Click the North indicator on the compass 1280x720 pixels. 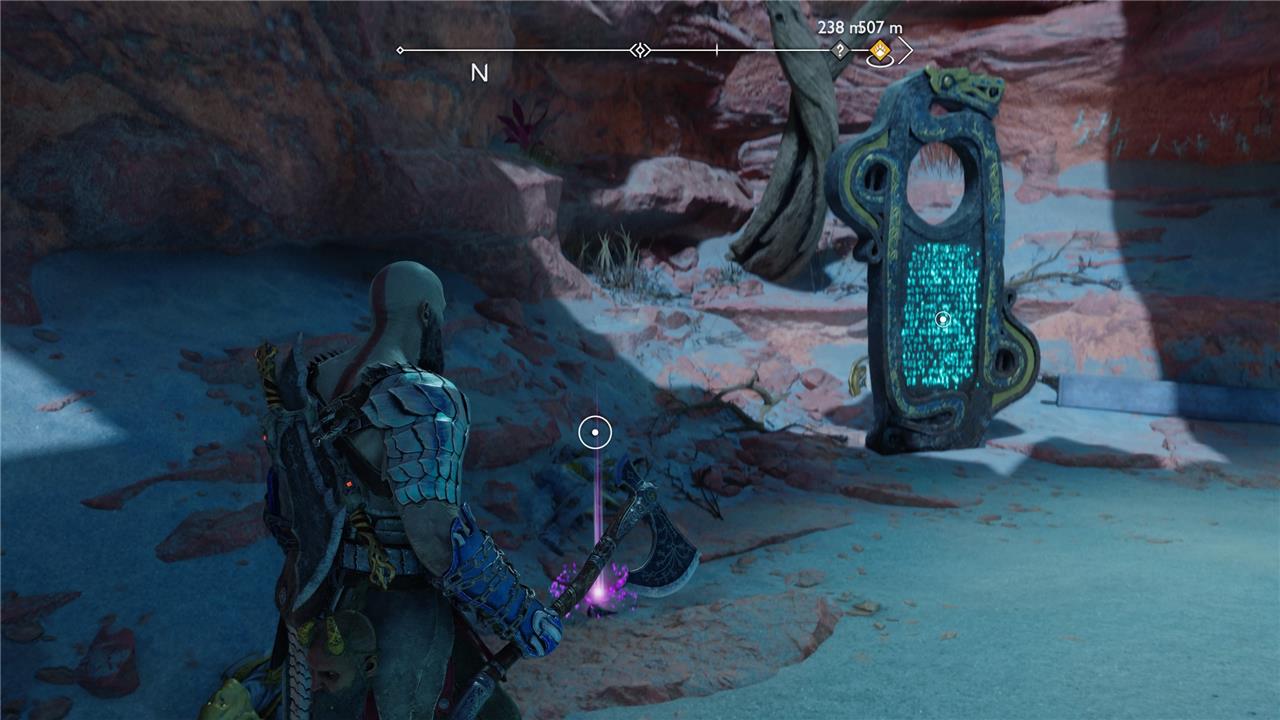coord(479,73)
